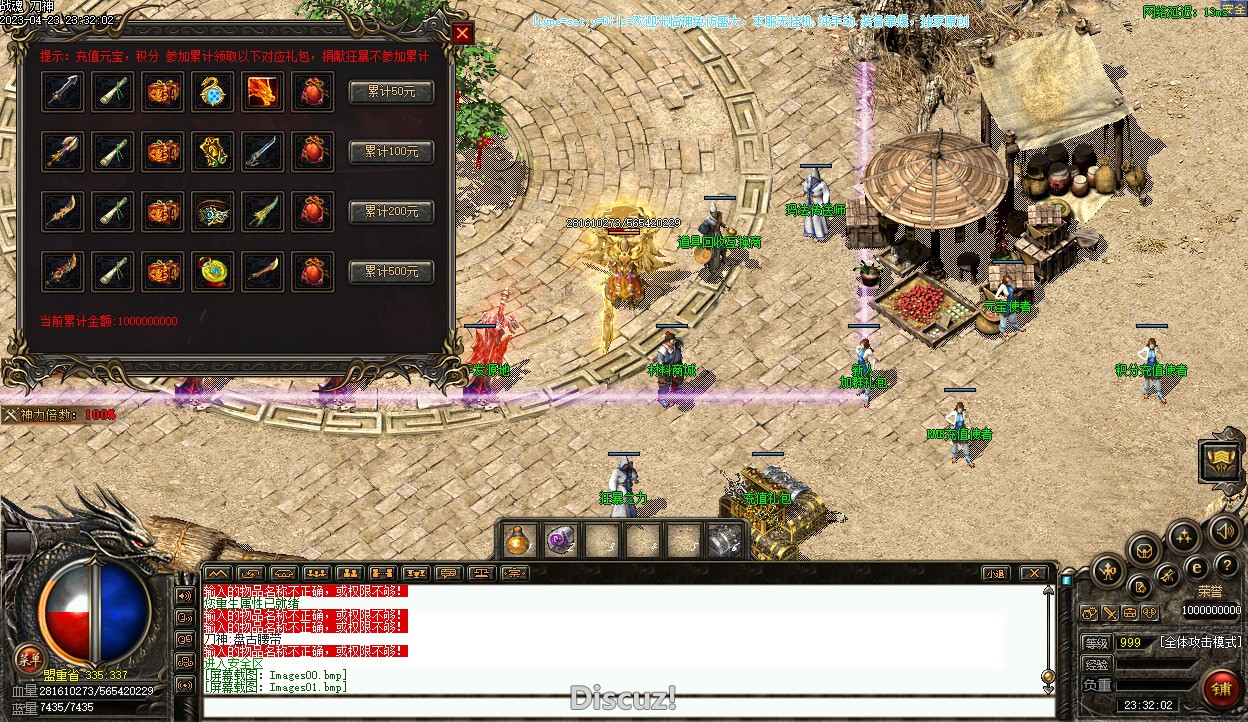
Task: Toggle sound with the speaker icon
Action: coord(1224,531)
